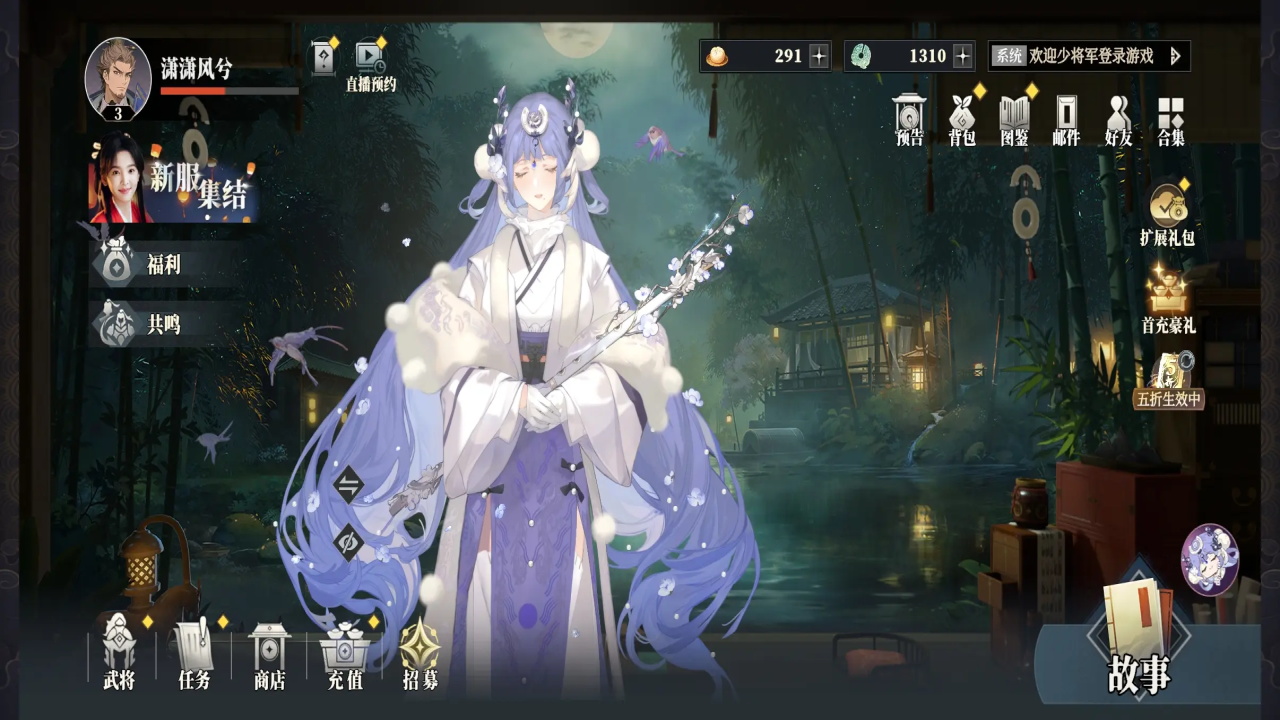
Task: Click the player avatar portrait
Action: [x=118, y=77]
